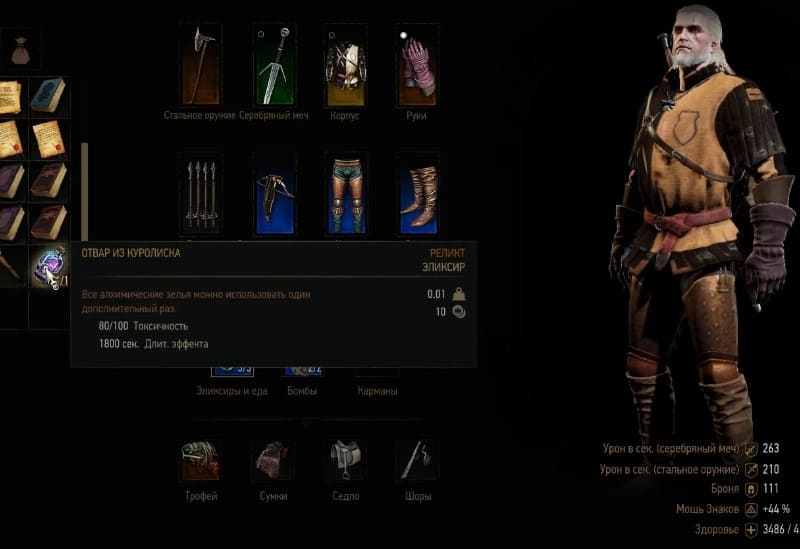Select the equipped steel weapon axe slot
The width and height of the screenshot is (800, 549).
[201, 64]
